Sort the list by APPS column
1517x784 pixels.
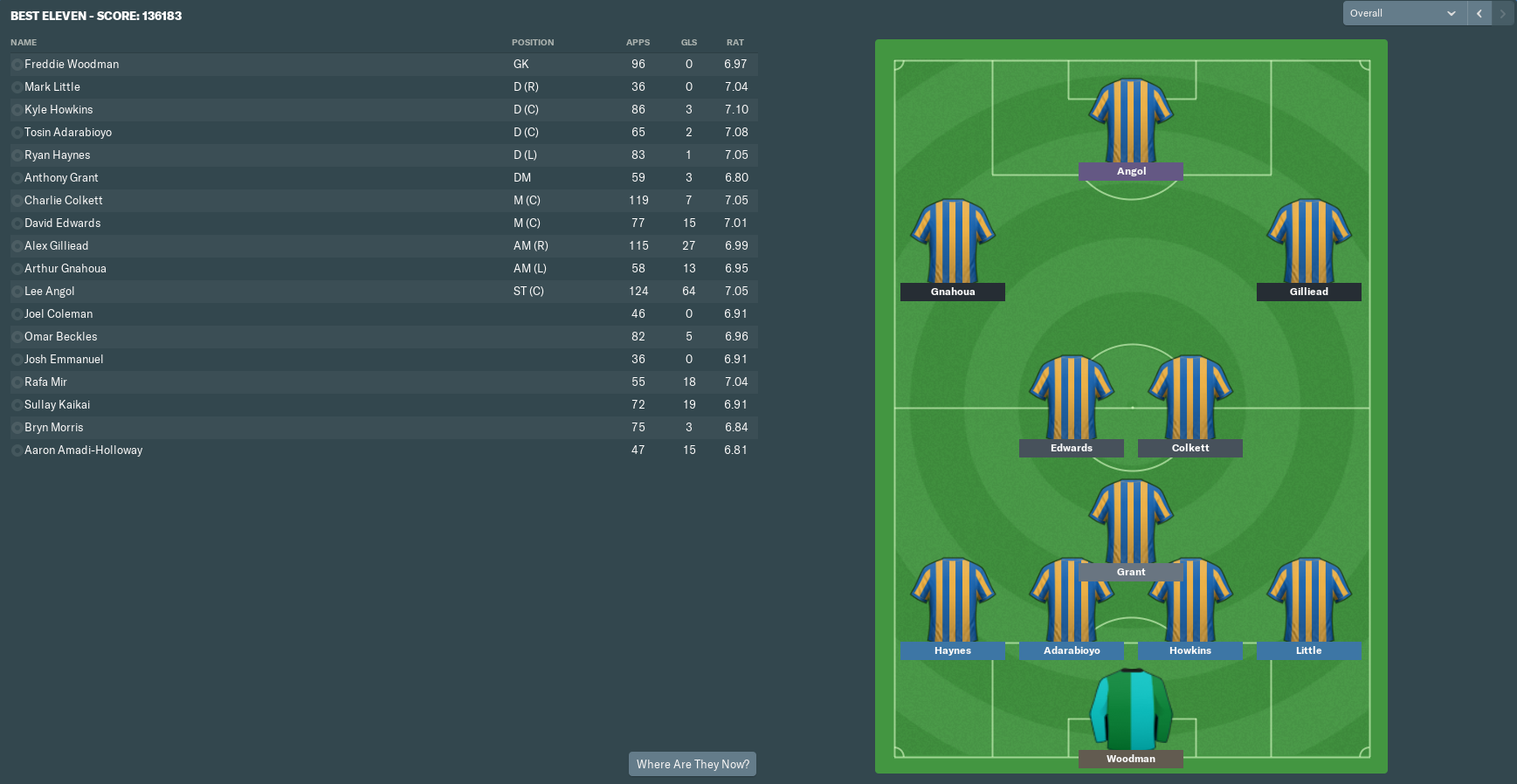point(638,42)
